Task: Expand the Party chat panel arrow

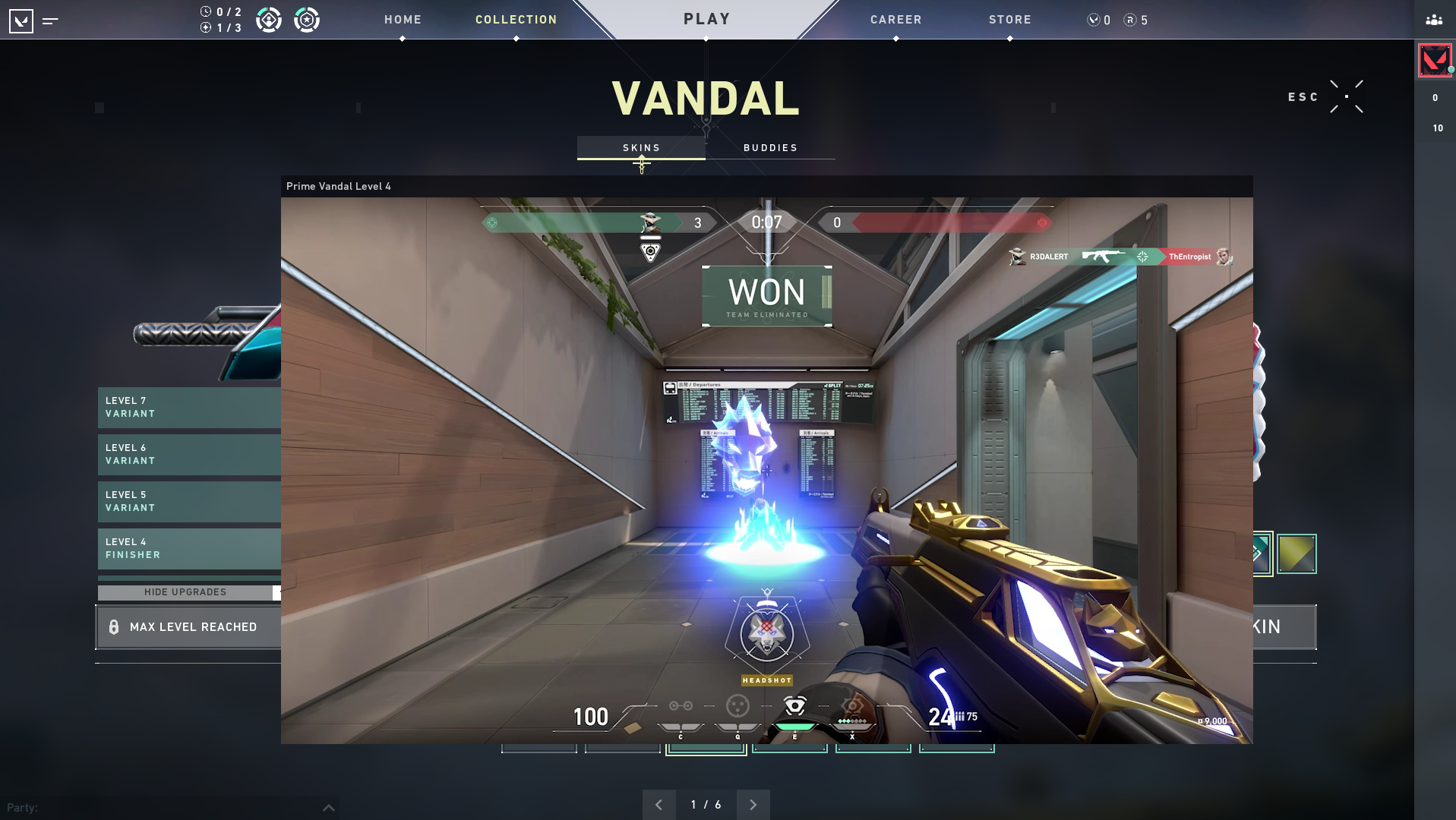Action: point(328,808)
